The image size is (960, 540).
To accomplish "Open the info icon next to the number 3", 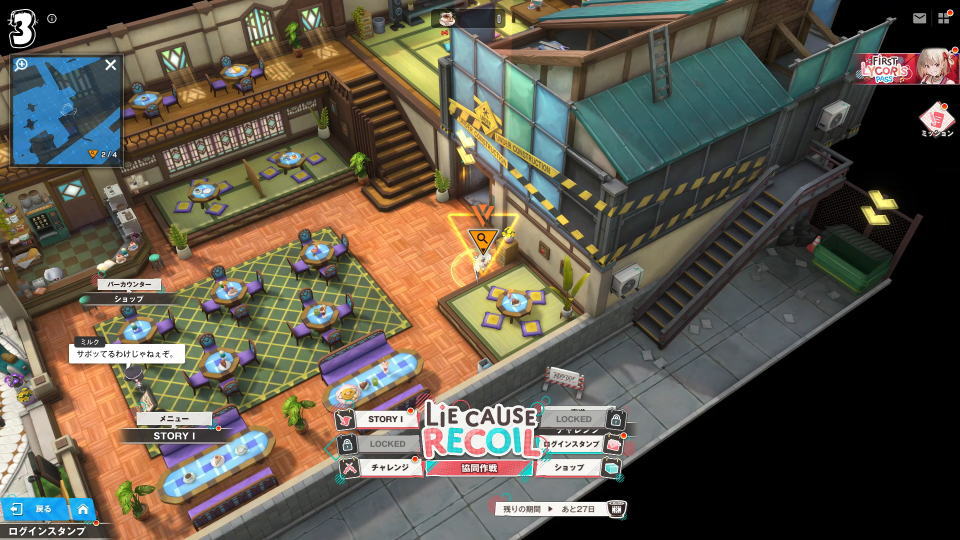I will click(x=52, y=18).
